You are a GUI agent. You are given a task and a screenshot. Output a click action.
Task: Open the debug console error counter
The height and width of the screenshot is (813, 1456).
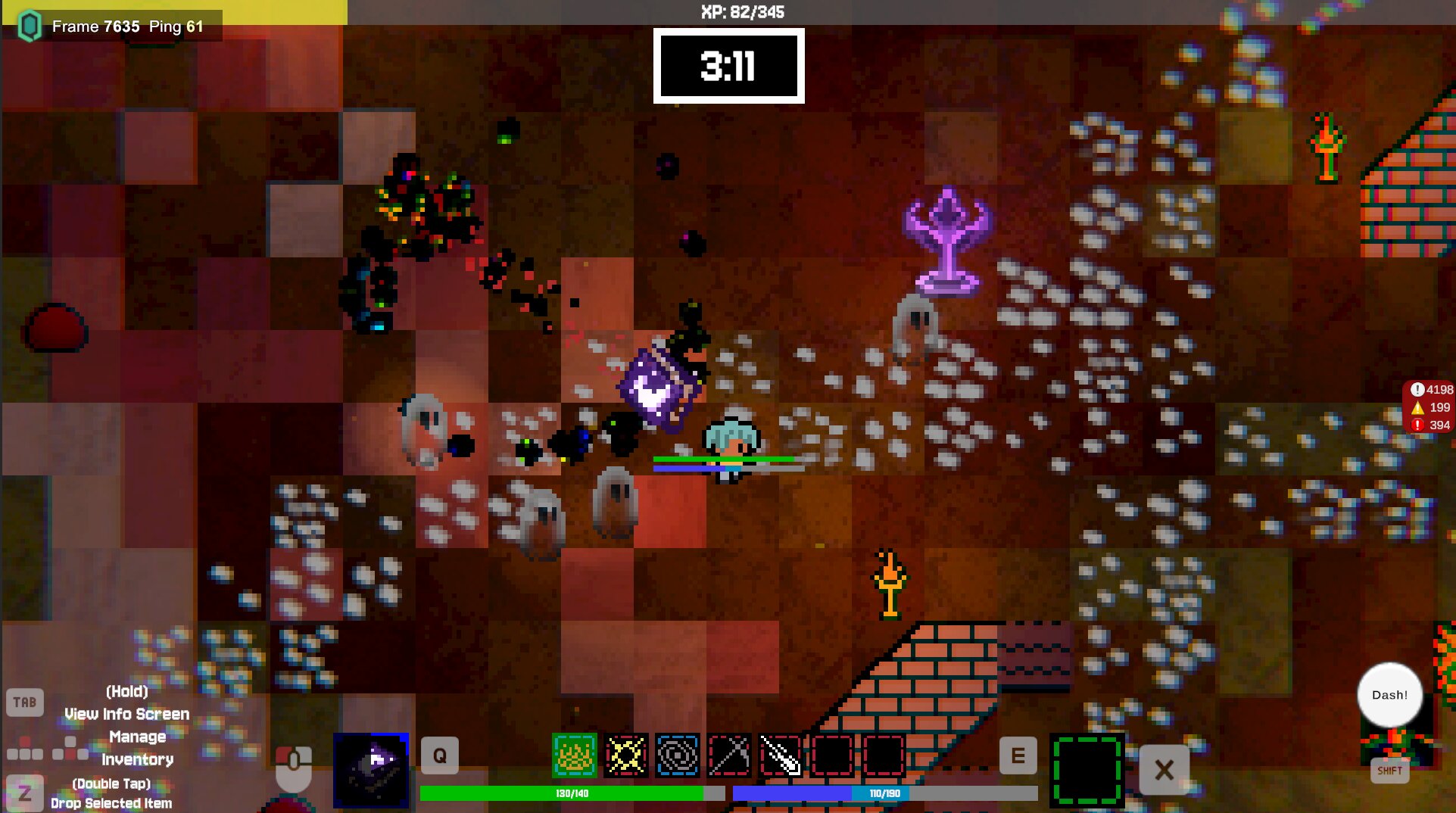tap(1430, 425)
